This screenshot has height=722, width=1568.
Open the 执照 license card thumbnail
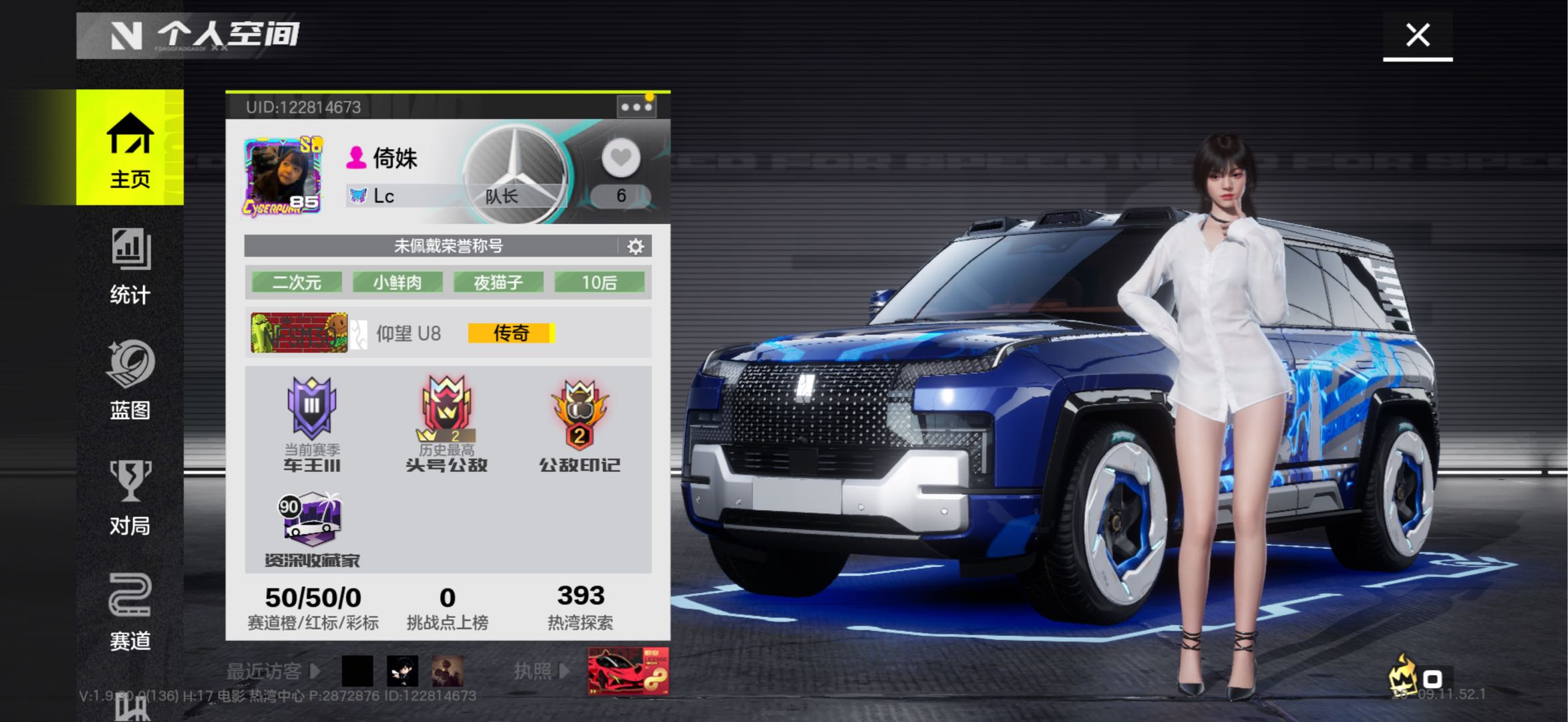628,671
